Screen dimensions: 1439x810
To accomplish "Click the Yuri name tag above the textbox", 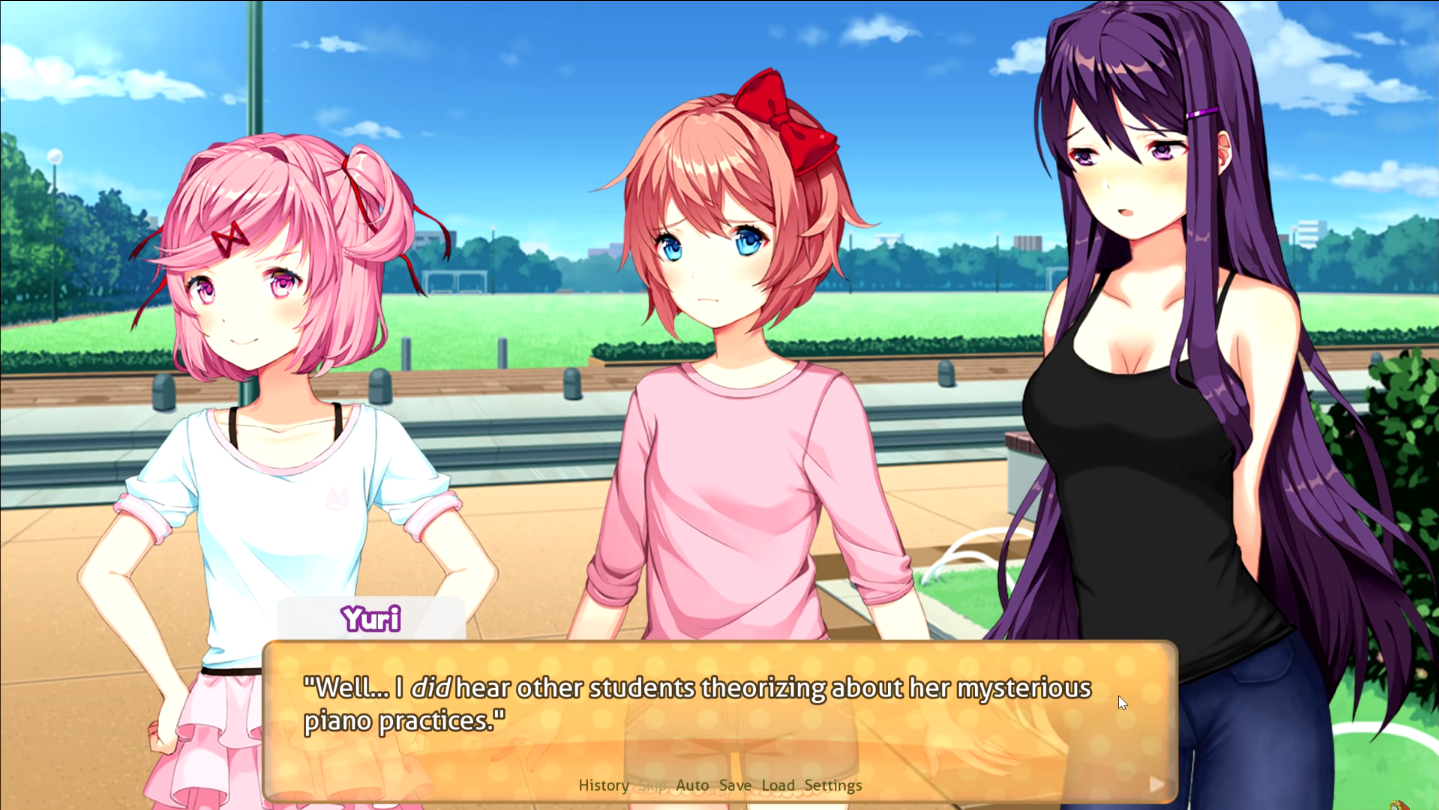I will [373, 619].
